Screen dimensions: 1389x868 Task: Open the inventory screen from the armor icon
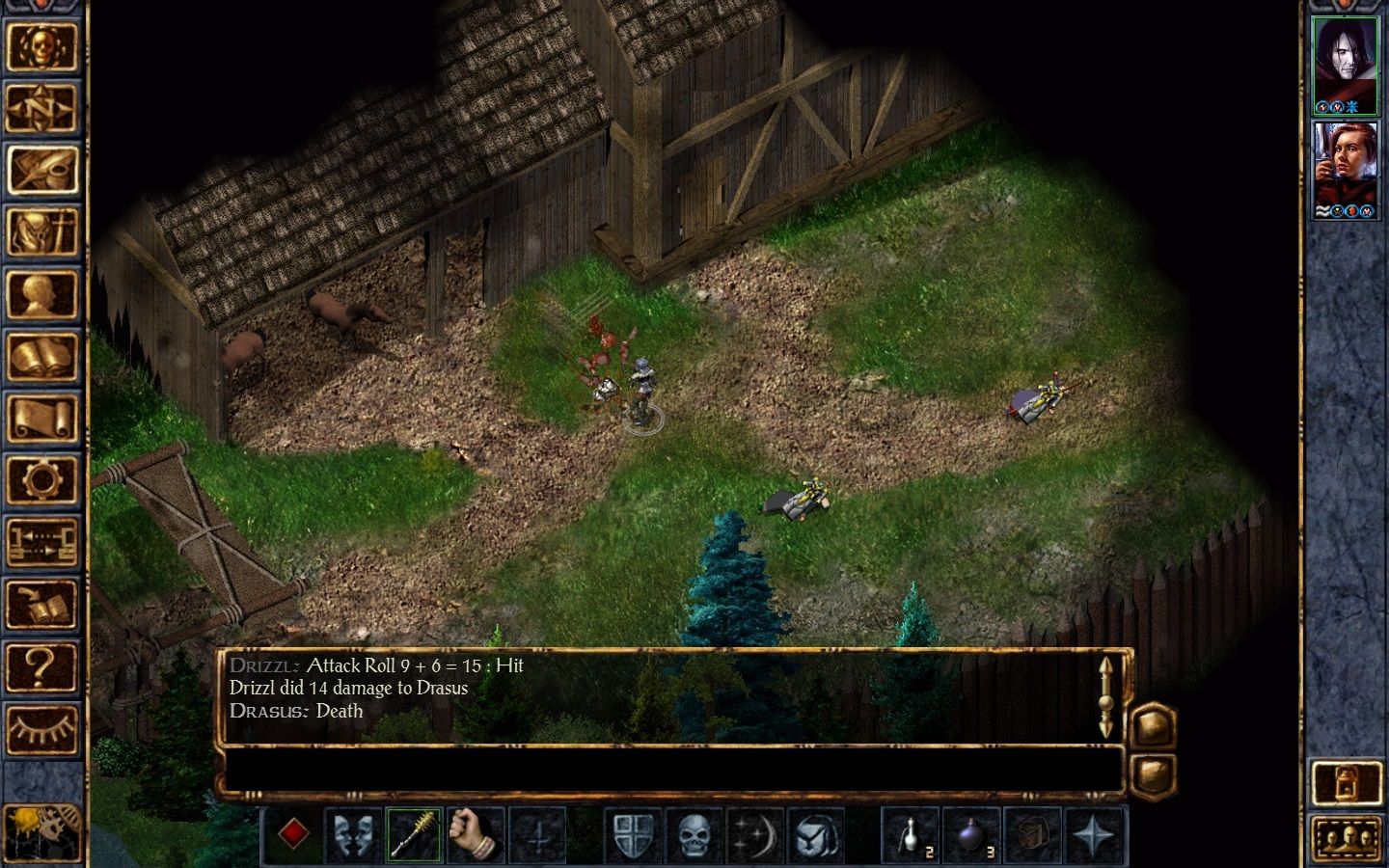41,232
